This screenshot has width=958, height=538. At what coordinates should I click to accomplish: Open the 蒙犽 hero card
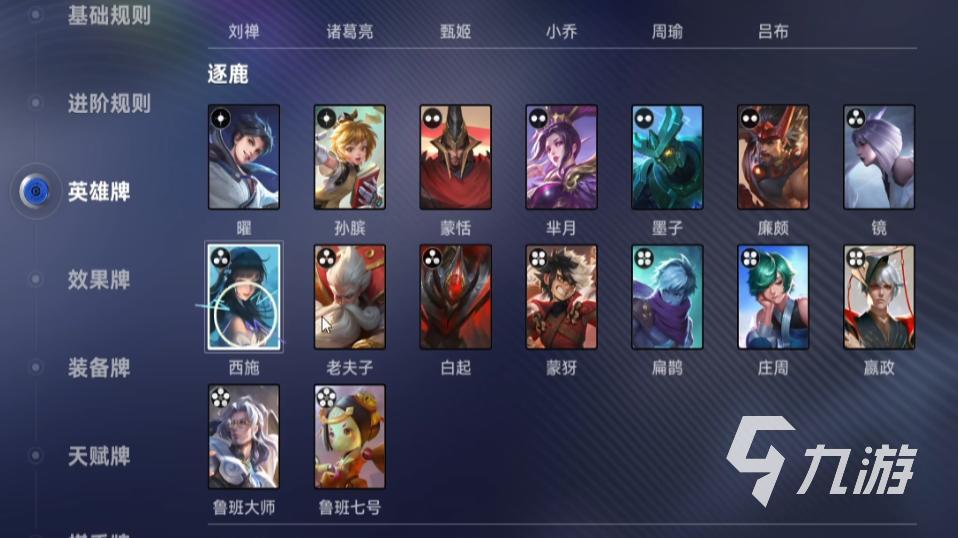click(x=562, y=297)
